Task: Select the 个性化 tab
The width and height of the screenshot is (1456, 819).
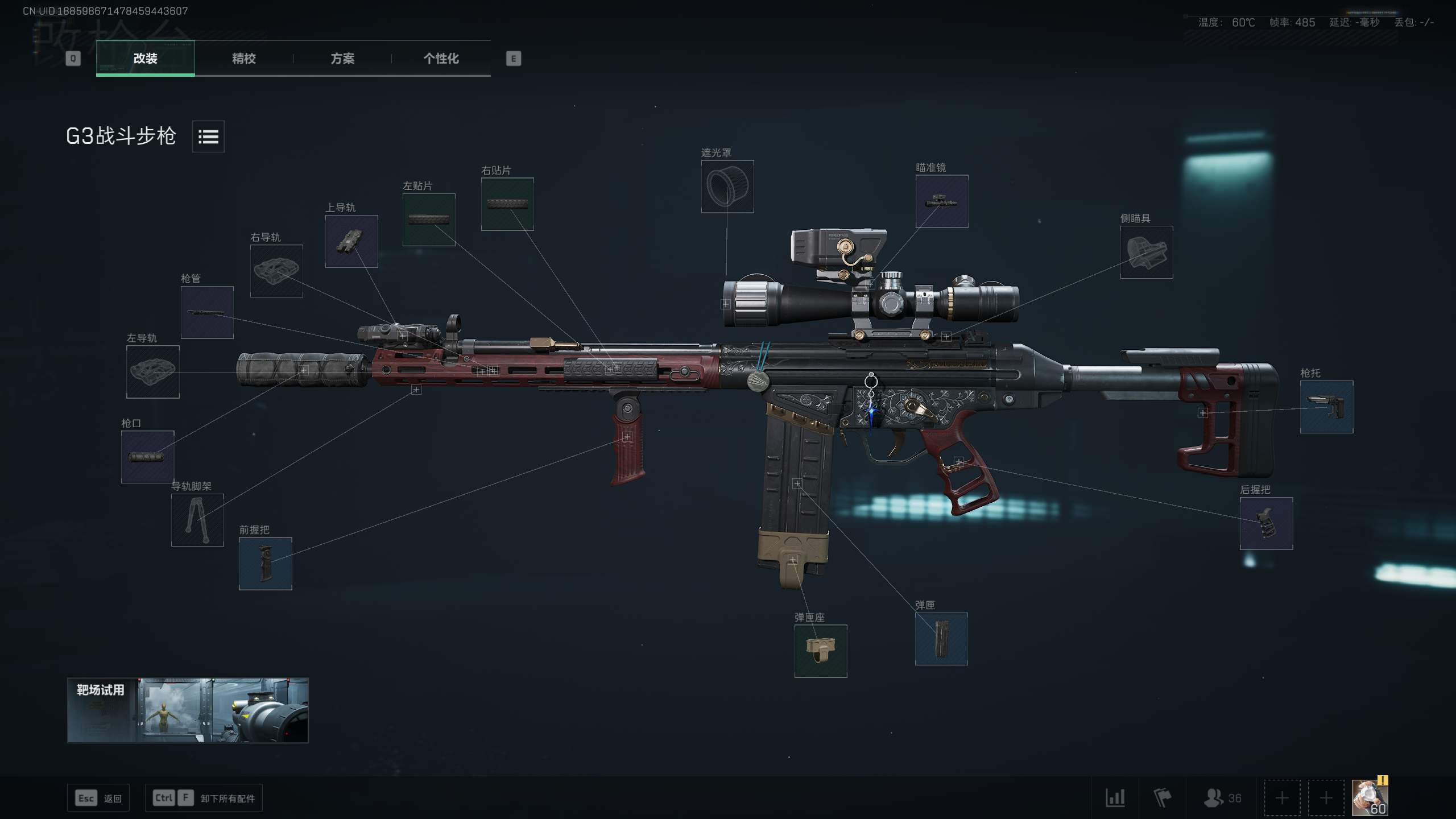Action: [441, 59]
